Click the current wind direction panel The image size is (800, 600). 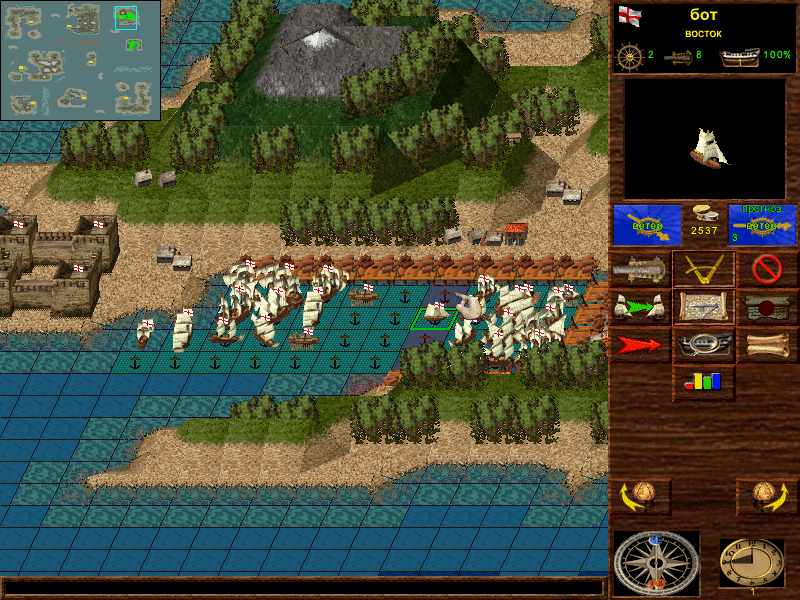pos(647,225)
